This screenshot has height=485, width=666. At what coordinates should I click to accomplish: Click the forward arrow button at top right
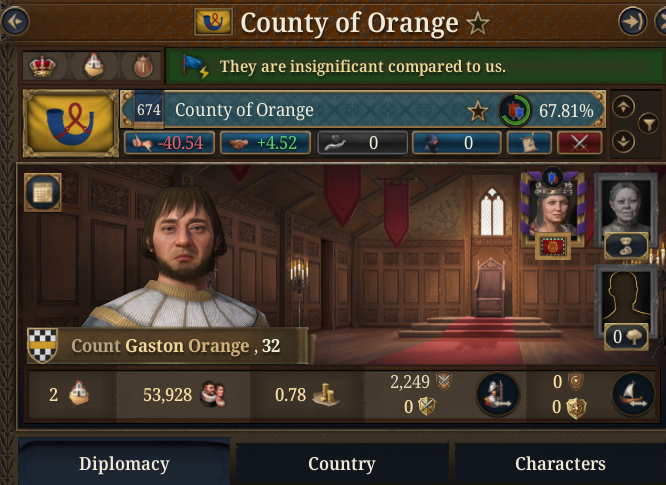pyautogui.click(x=632, y=21)
